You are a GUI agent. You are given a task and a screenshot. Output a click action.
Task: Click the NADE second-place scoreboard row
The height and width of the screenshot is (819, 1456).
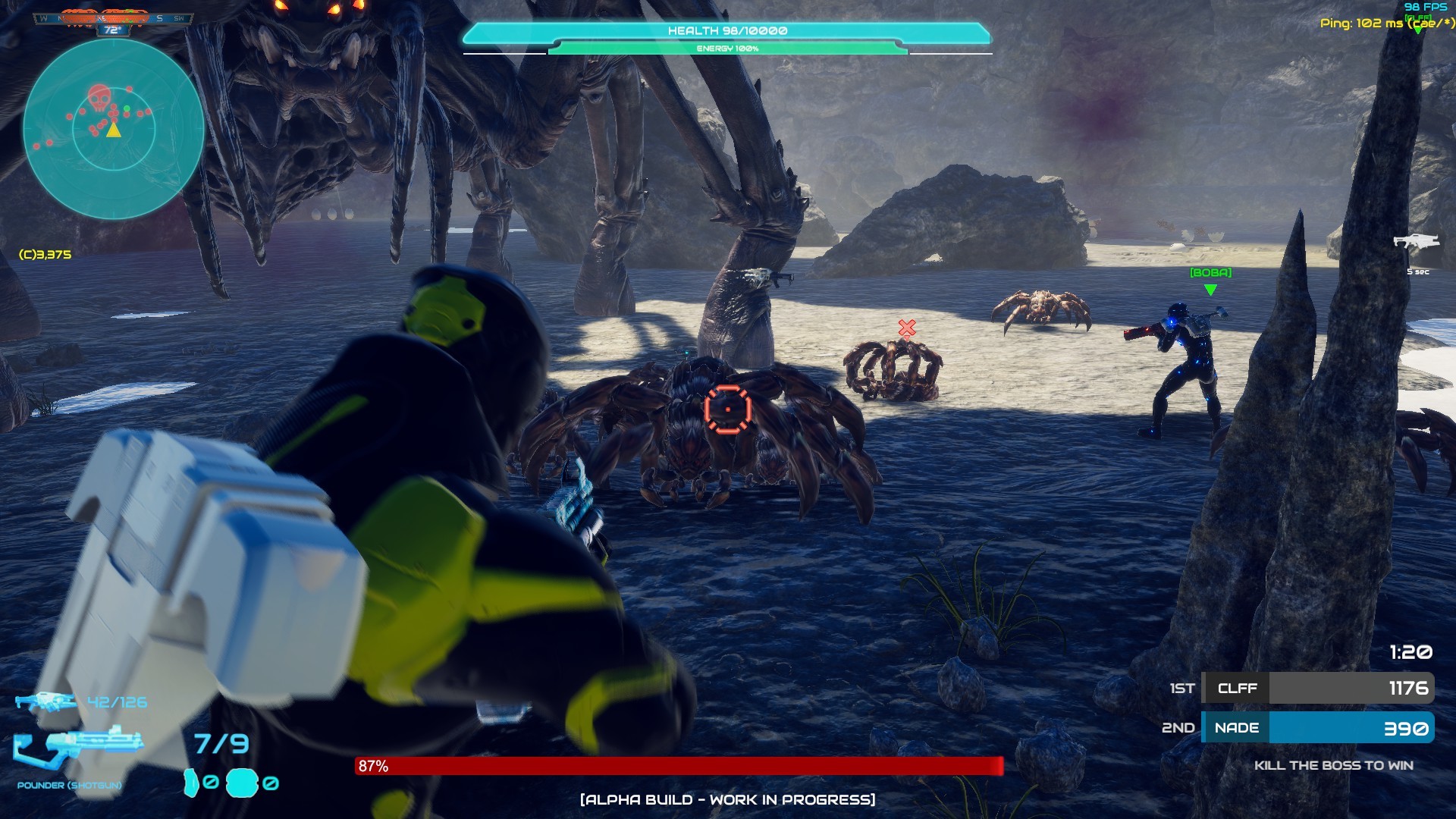click(x=1317, y=728)
